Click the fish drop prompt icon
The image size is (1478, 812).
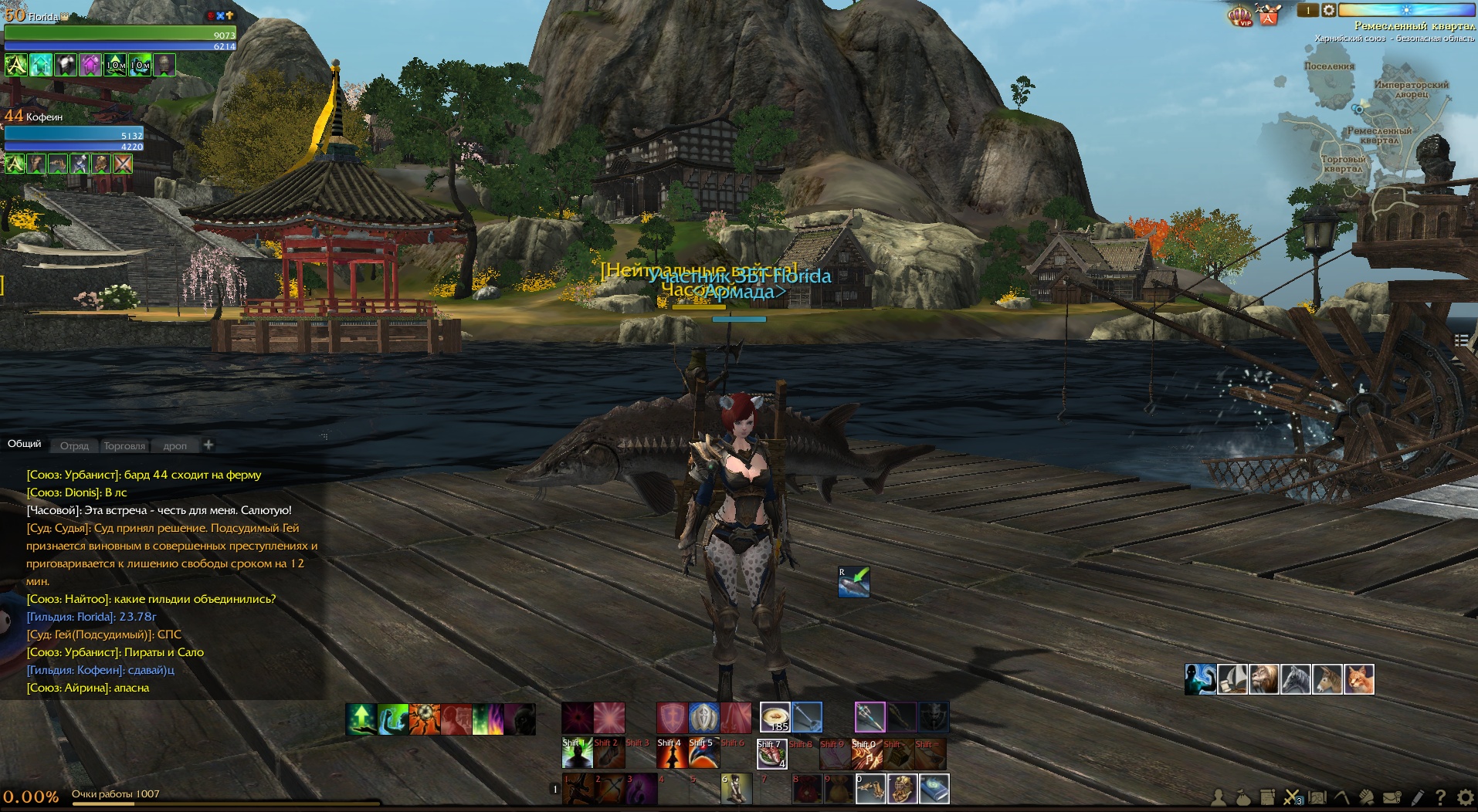(854, 582)
